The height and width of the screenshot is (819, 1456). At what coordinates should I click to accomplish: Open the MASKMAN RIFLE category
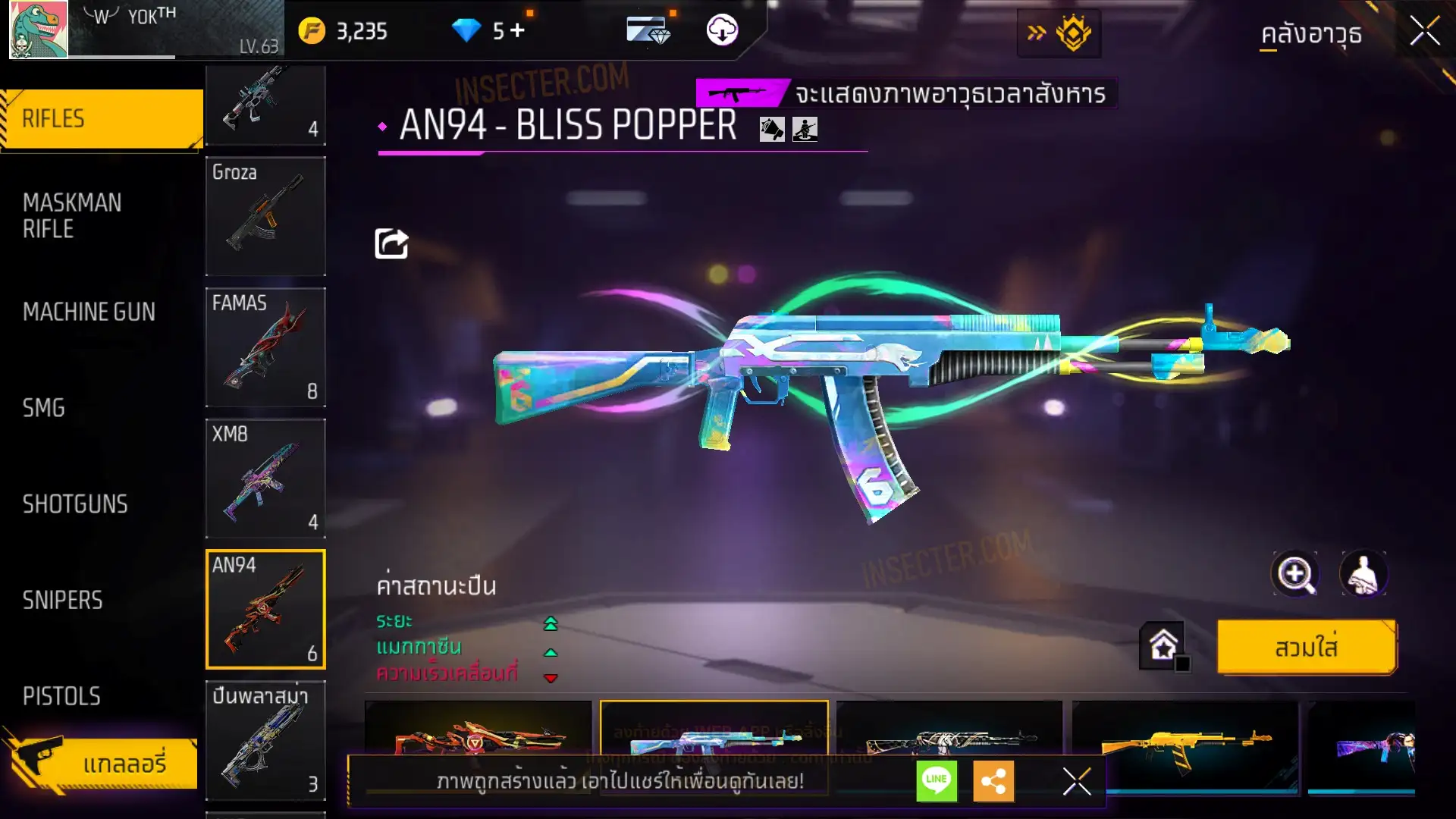tap(72, 215)
